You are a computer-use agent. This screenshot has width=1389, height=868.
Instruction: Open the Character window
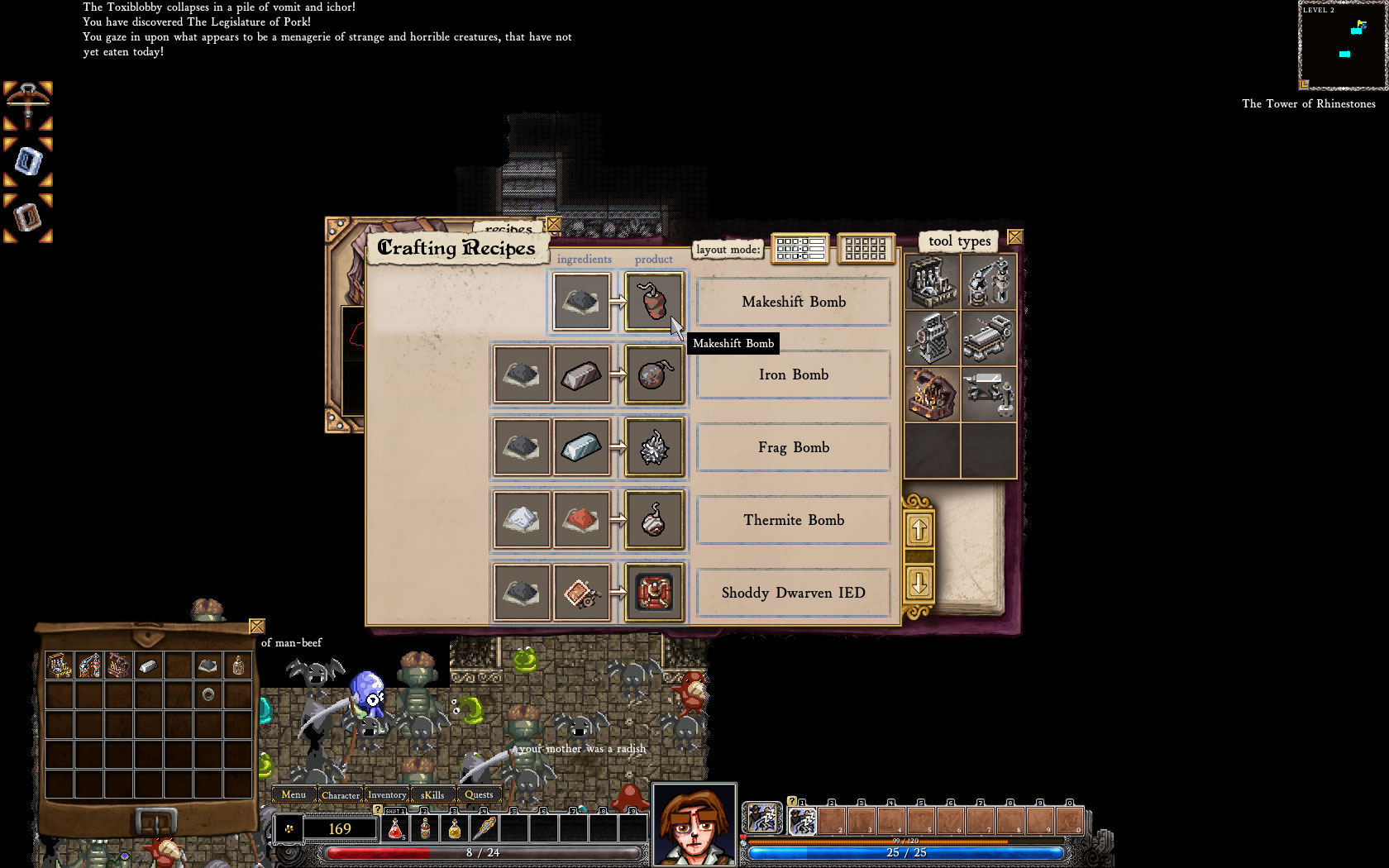coord(341,794)
